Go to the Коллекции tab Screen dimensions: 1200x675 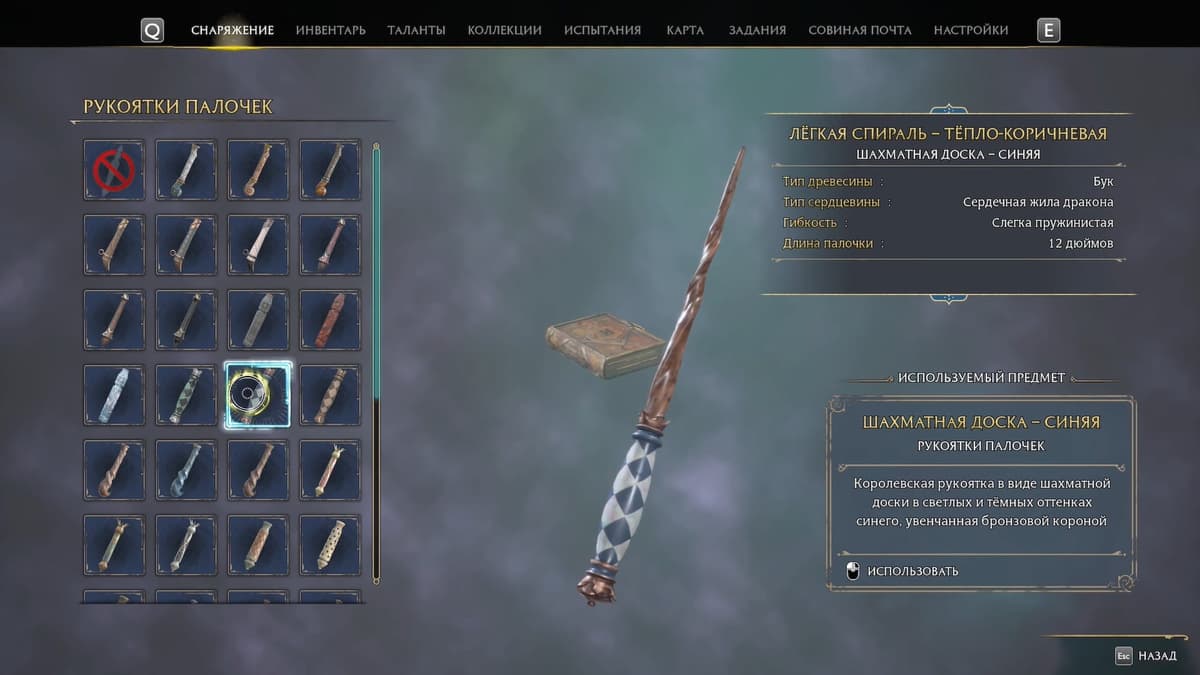(x=504, y=30)
